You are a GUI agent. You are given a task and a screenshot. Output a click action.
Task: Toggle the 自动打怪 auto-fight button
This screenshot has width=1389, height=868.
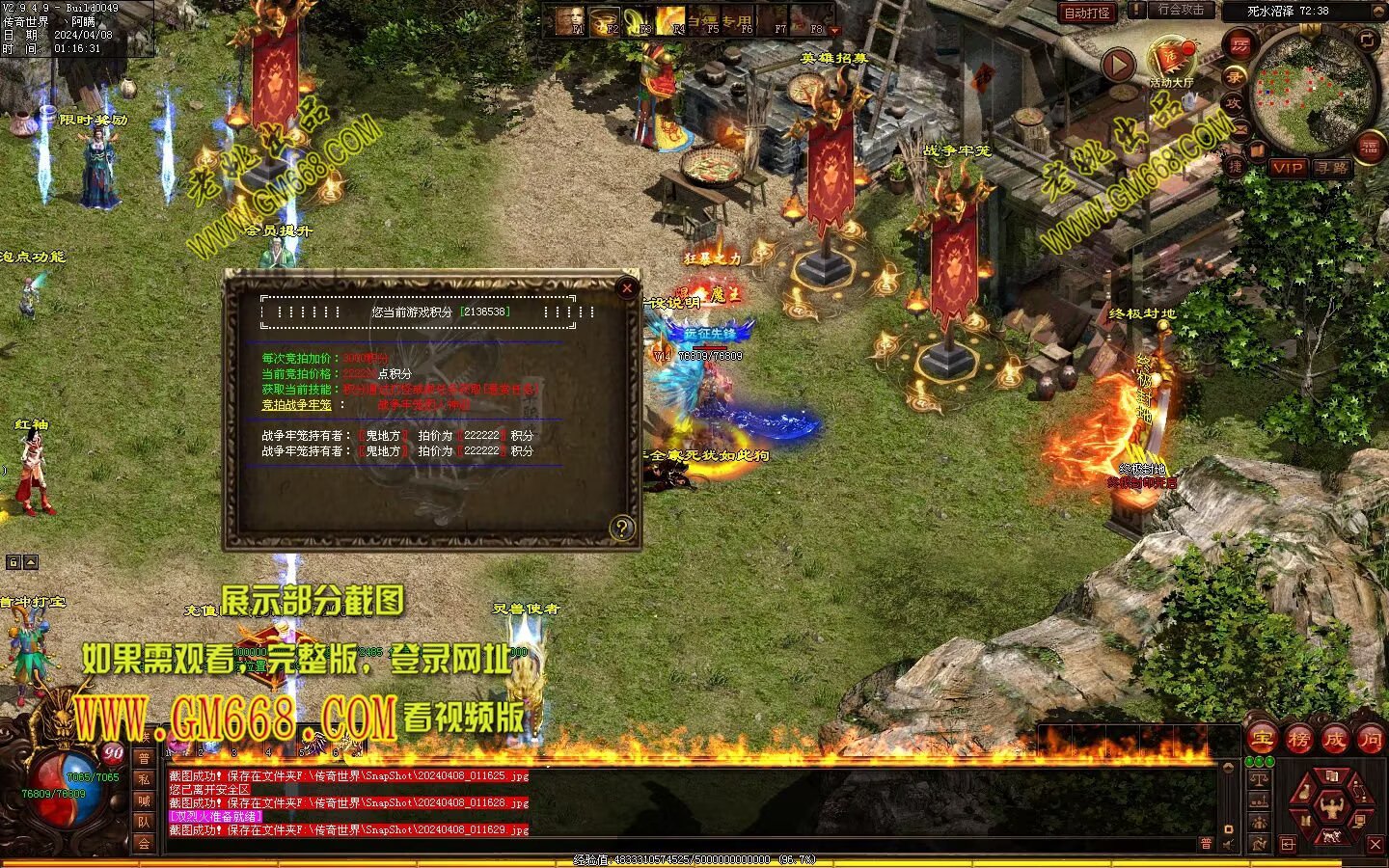coord(1087,13)
